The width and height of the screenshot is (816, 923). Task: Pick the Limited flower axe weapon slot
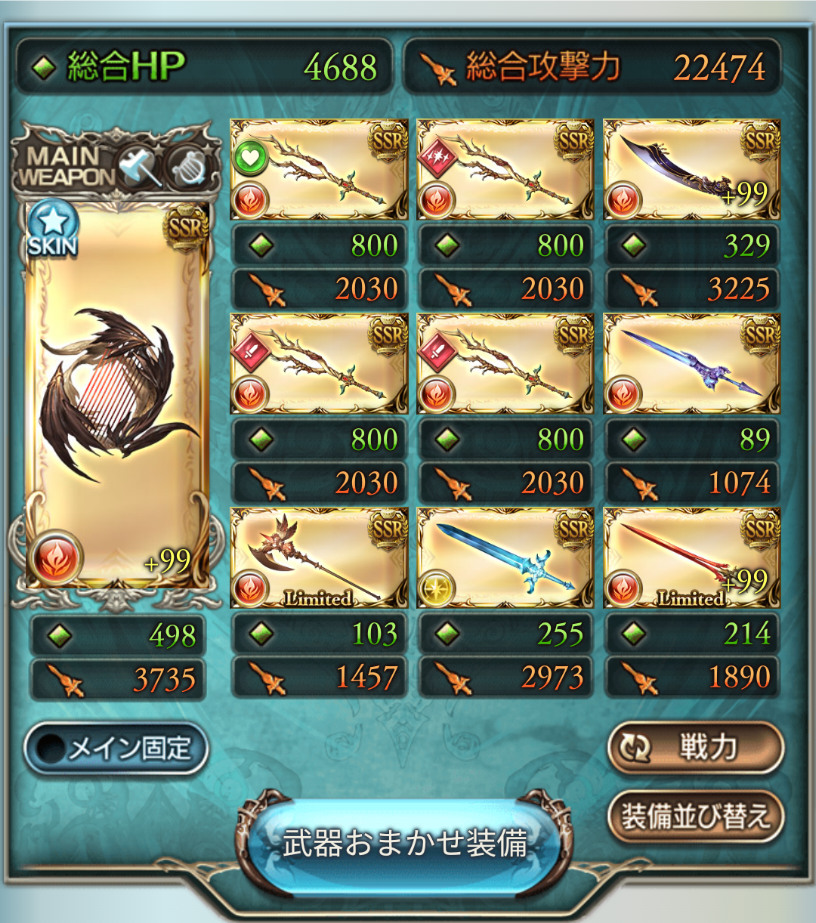(318, 557)
